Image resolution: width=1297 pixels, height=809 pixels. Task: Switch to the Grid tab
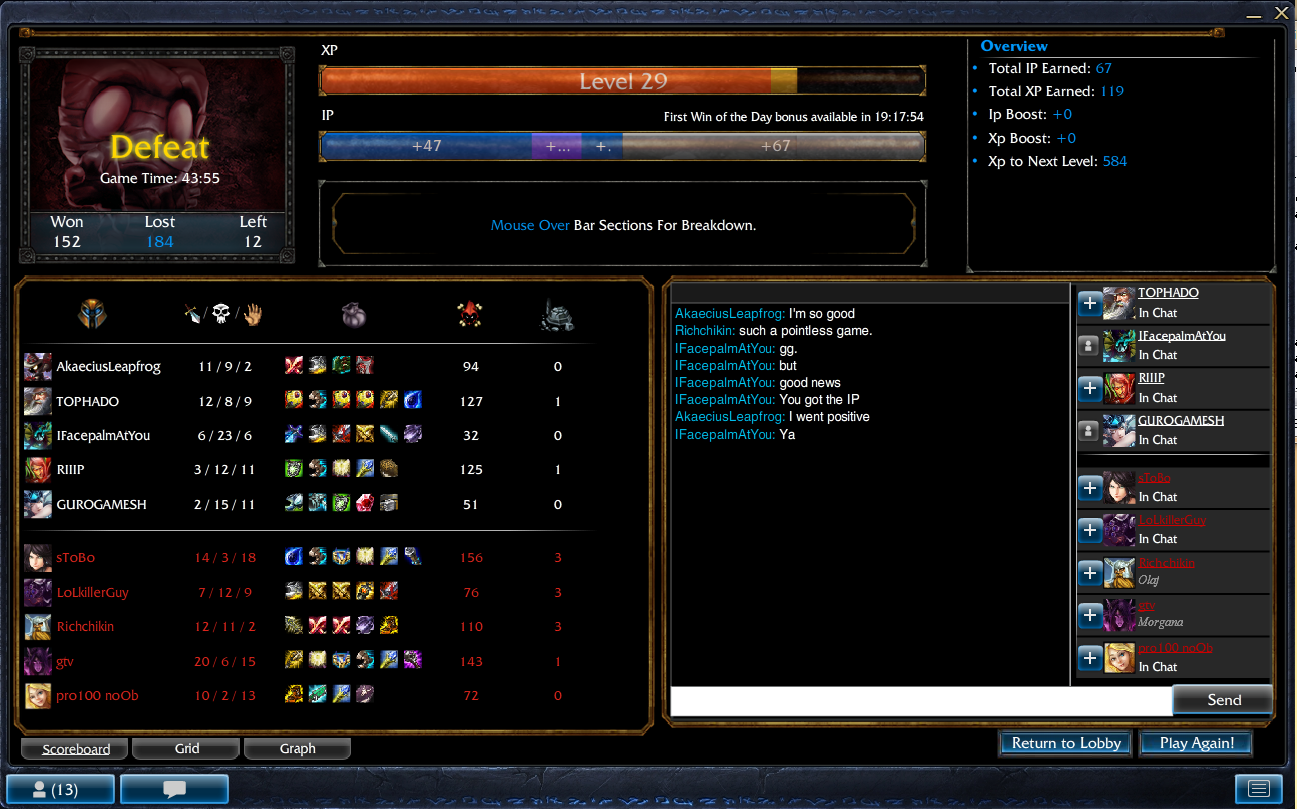click(x=185, y=748)
